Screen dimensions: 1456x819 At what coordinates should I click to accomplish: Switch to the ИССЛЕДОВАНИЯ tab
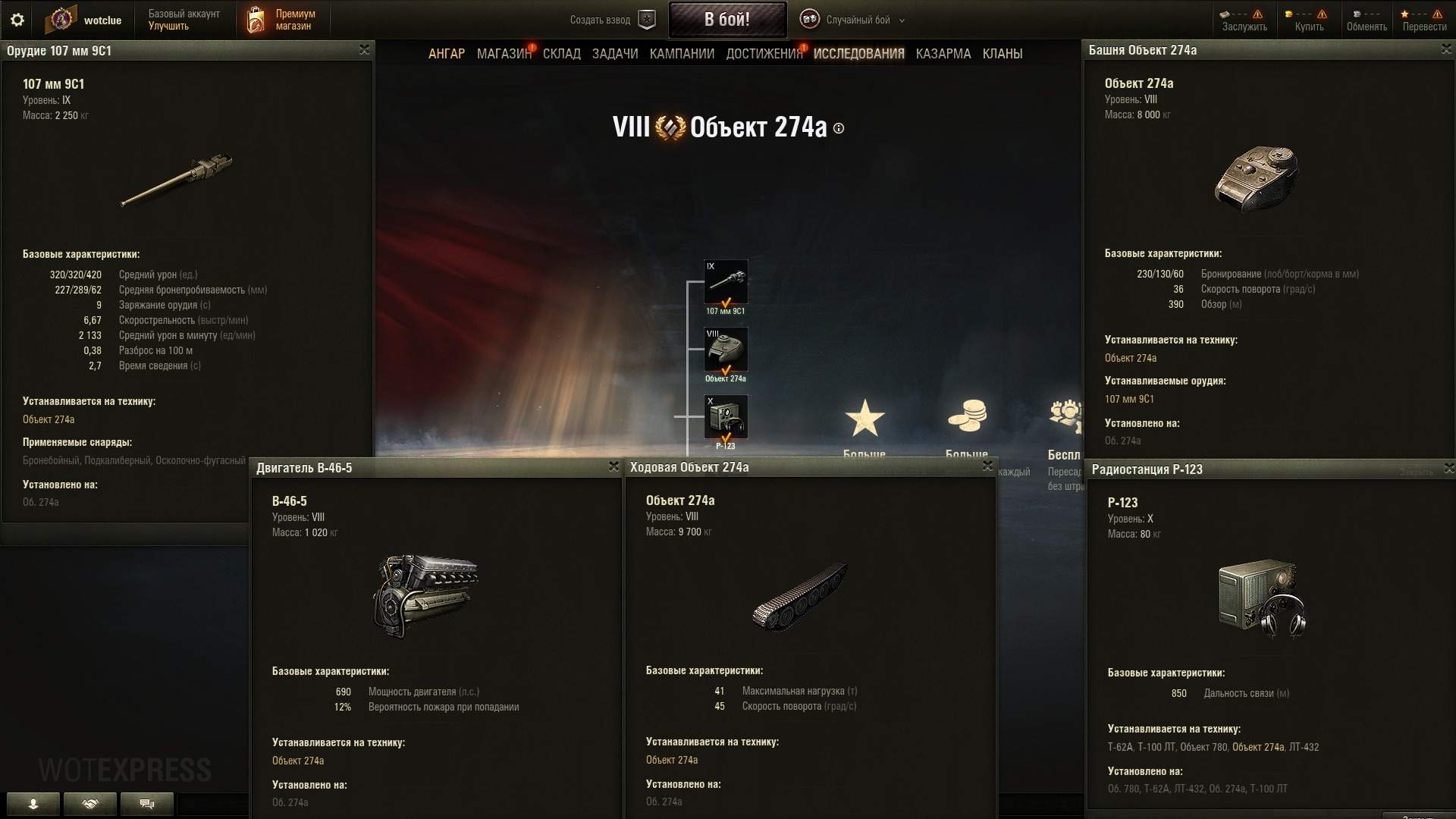858,54
